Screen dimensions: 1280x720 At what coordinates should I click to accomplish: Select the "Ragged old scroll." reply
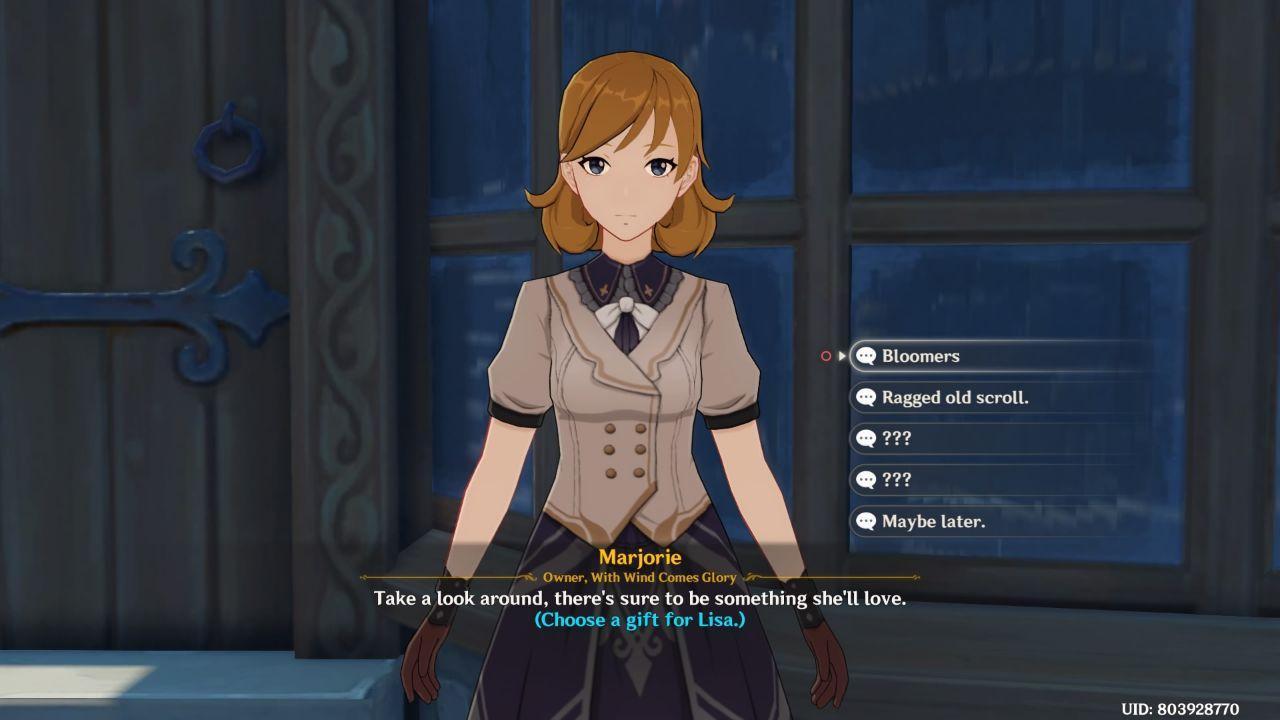(954, 397)
